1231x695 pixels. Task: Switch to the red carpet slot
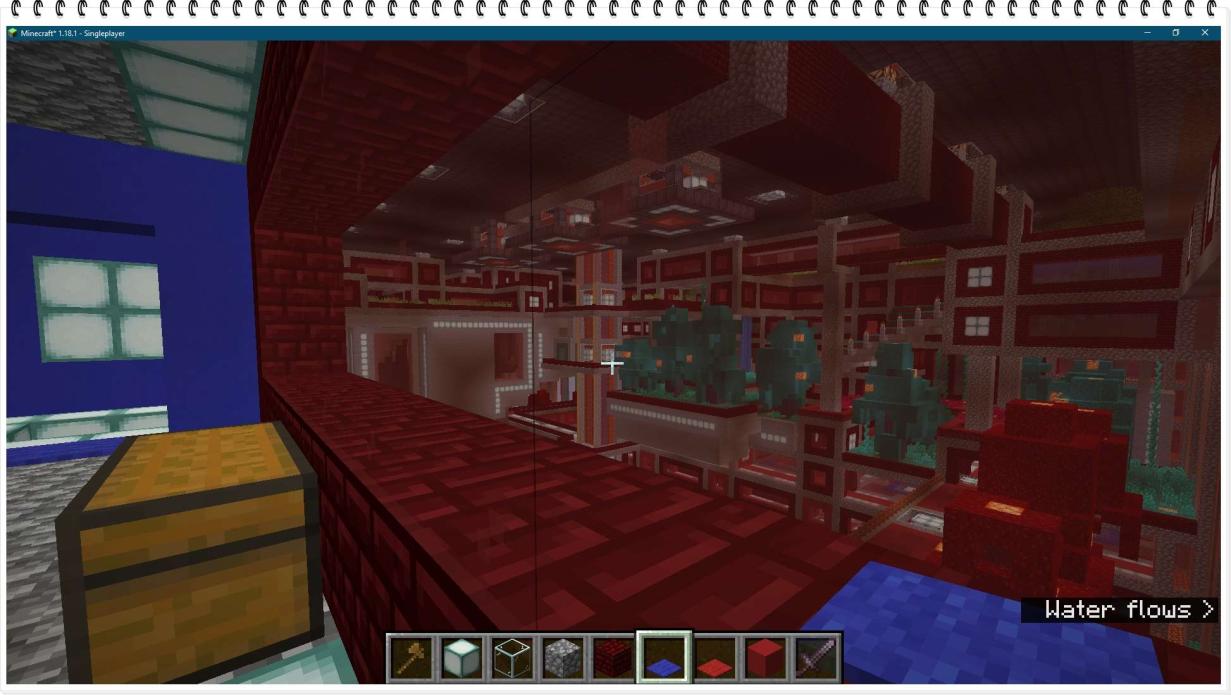point(715,658)
